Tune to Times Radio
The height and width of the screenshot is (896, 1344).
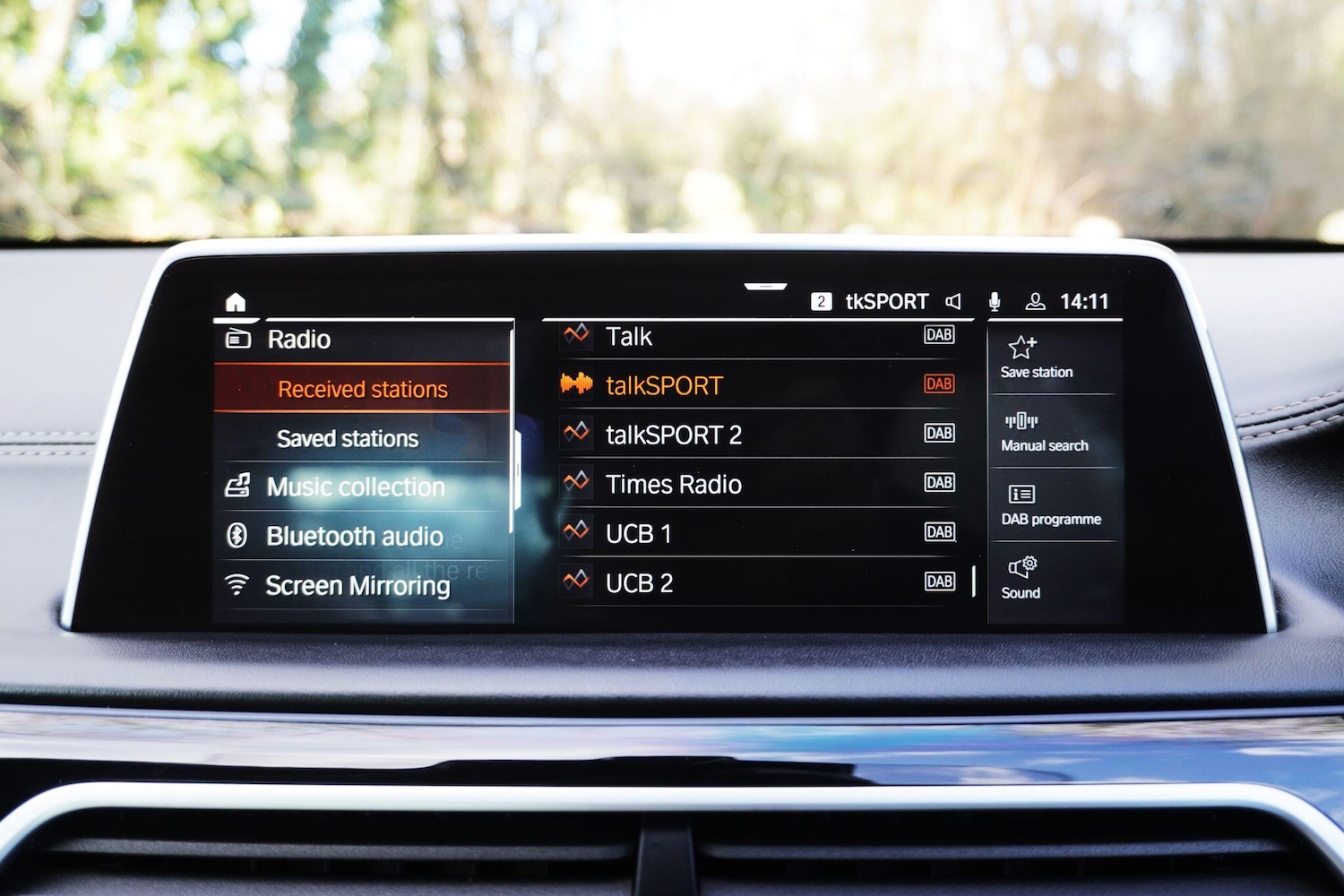point(674,484)
